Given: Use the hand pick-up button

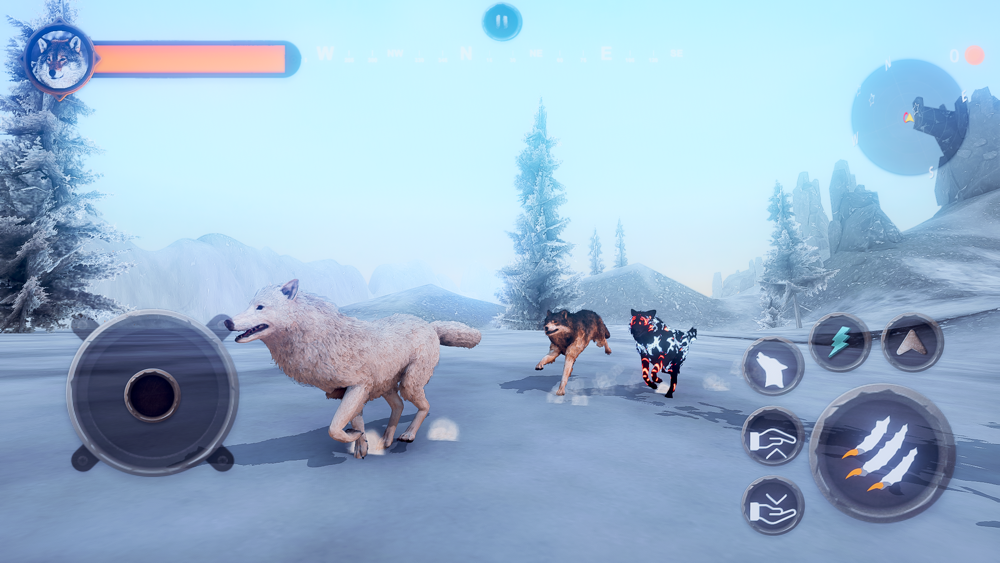Looking at the screenshot, I should click(773, 436).
